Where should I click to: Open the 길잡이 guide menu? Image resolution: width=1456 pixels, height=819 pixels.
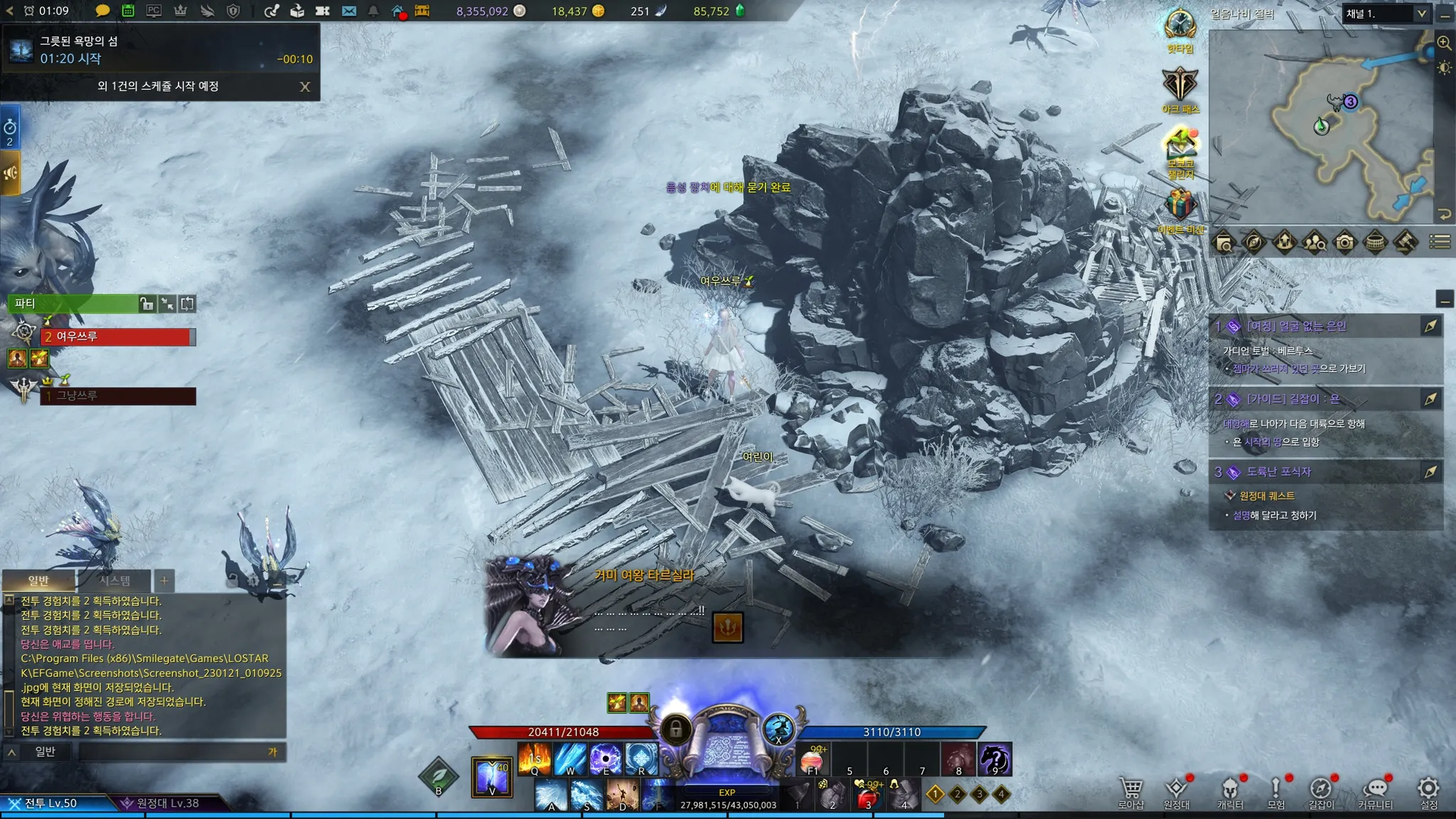[1321, 792]
